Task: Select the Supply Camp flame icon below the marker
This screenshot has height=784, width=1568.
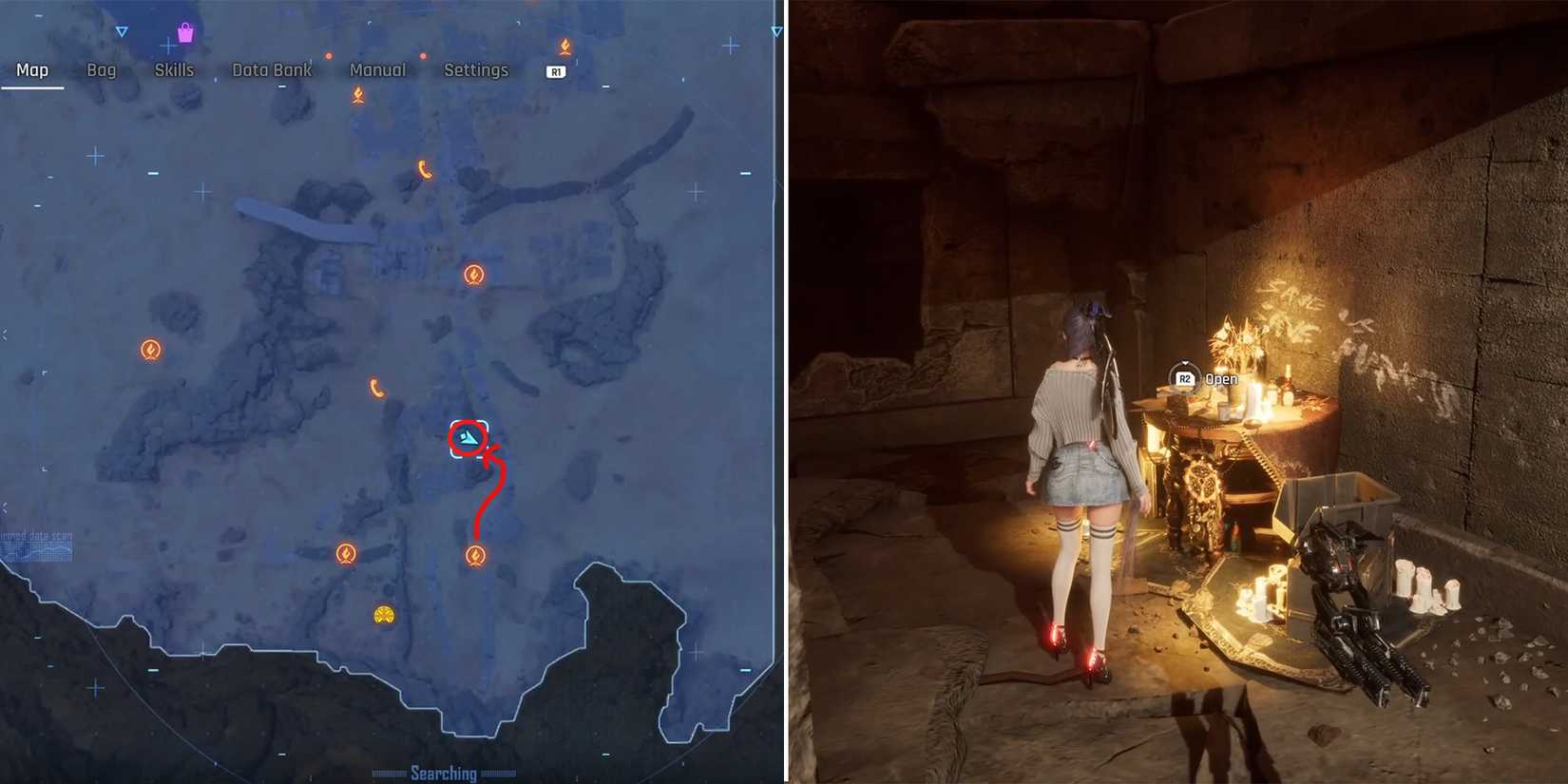Action: [477, 555]
